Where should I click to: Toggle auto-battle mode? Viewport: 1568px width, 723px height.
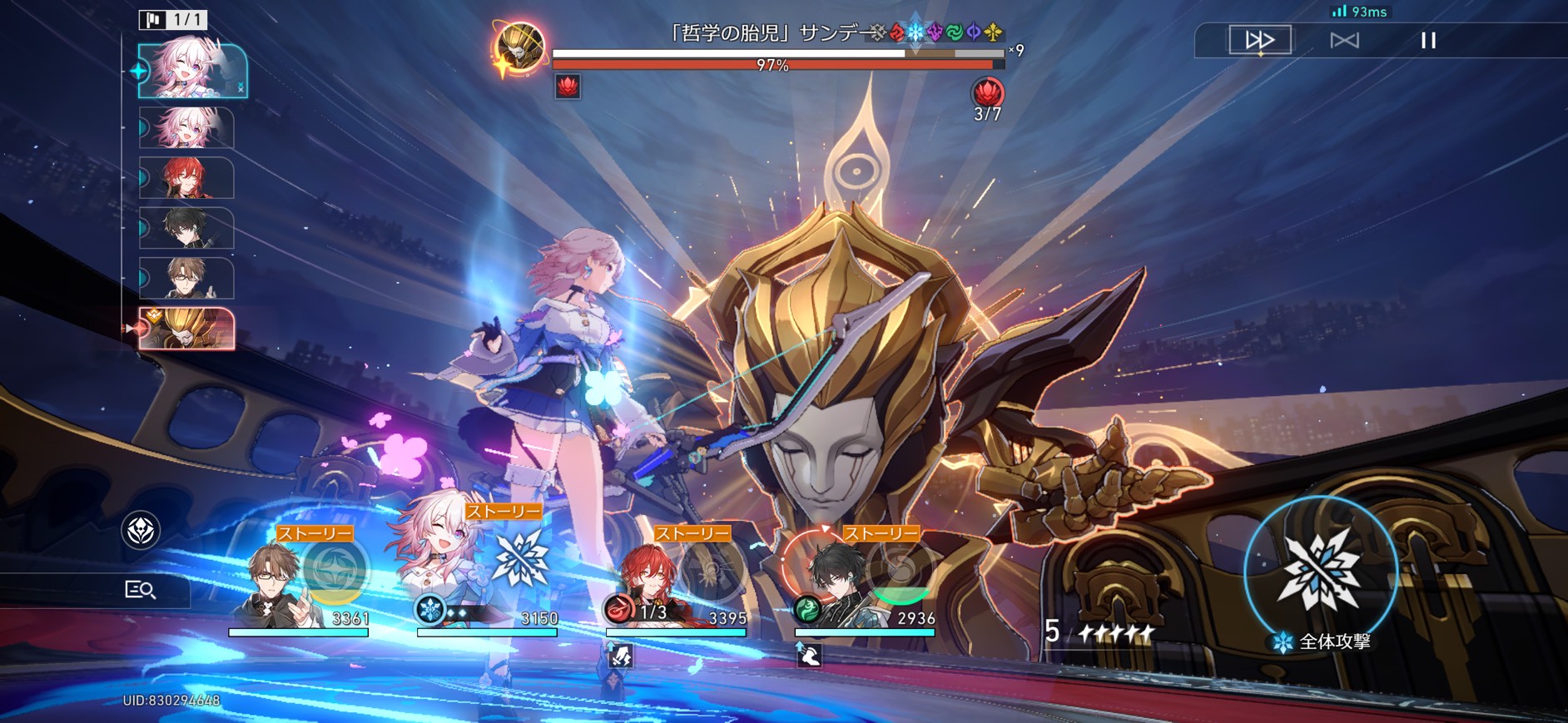click(1344, 40)
